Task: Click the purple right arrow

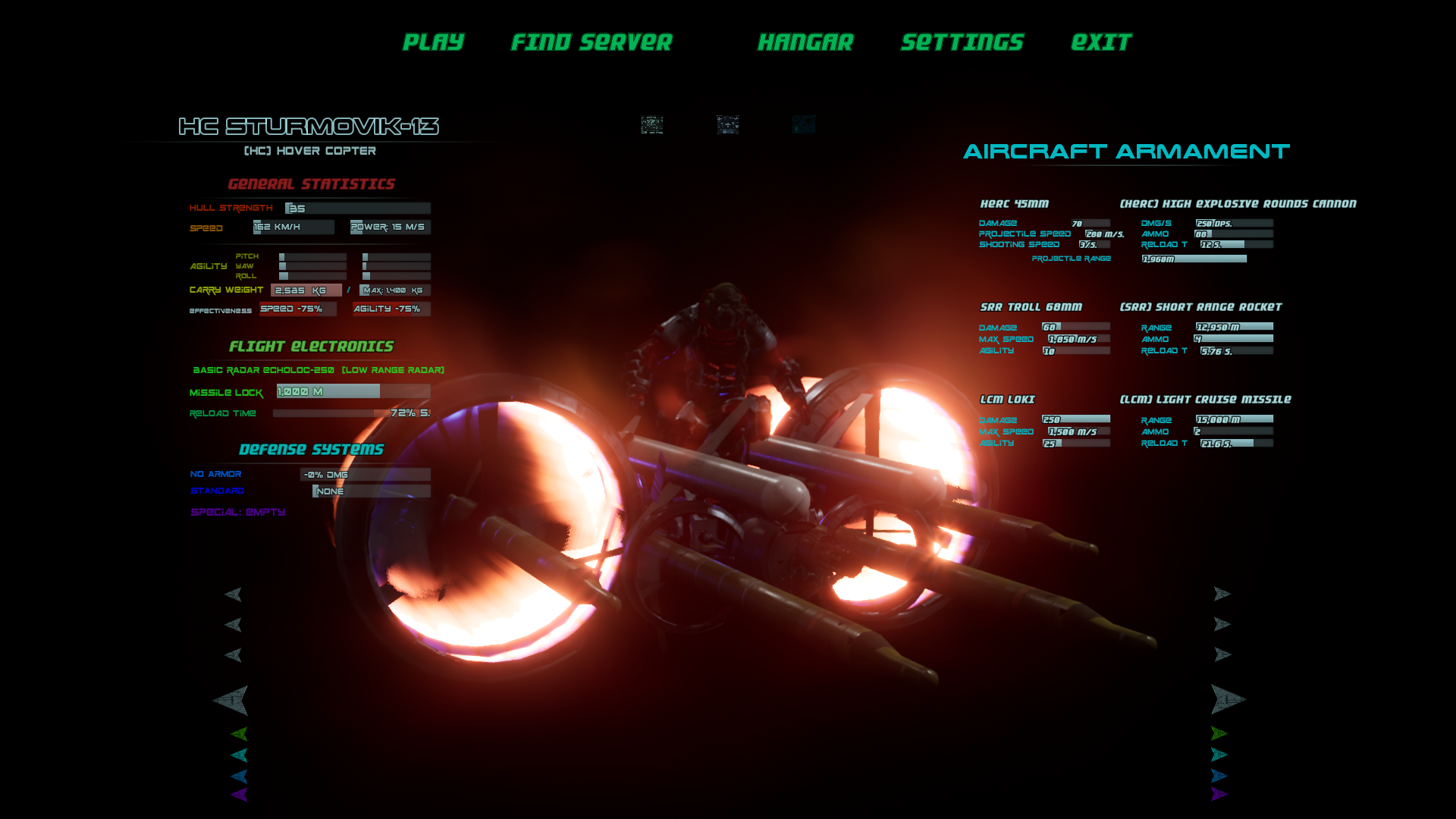Action: (x=1219, y=794)
